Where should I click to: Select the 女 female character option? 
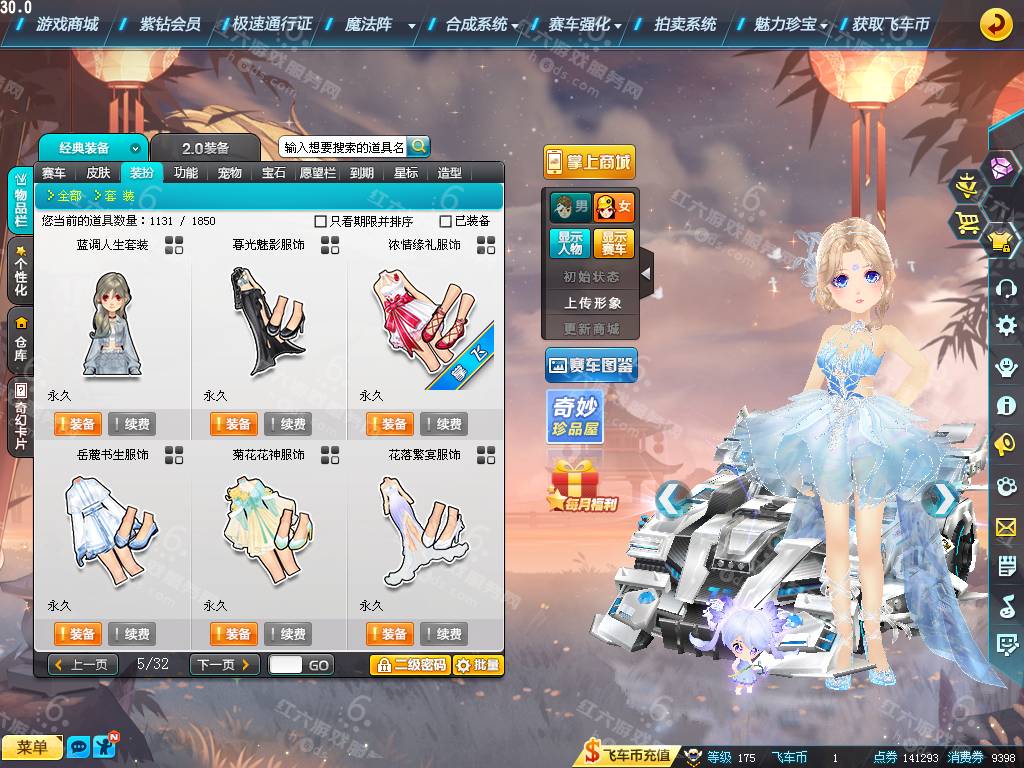point(614,208)
